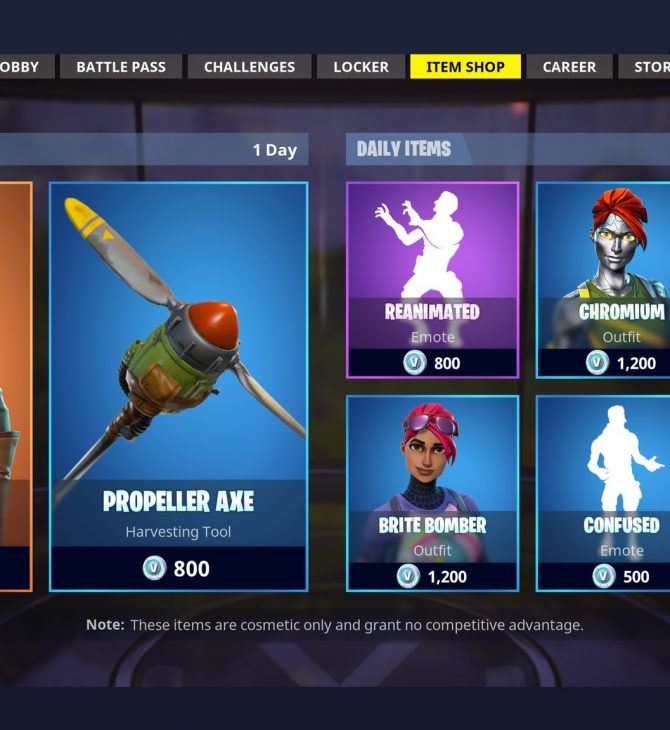The width and height of the screenshot is (670, 730).
Task: Select the orange featured item tile
Action: point(15,386)
